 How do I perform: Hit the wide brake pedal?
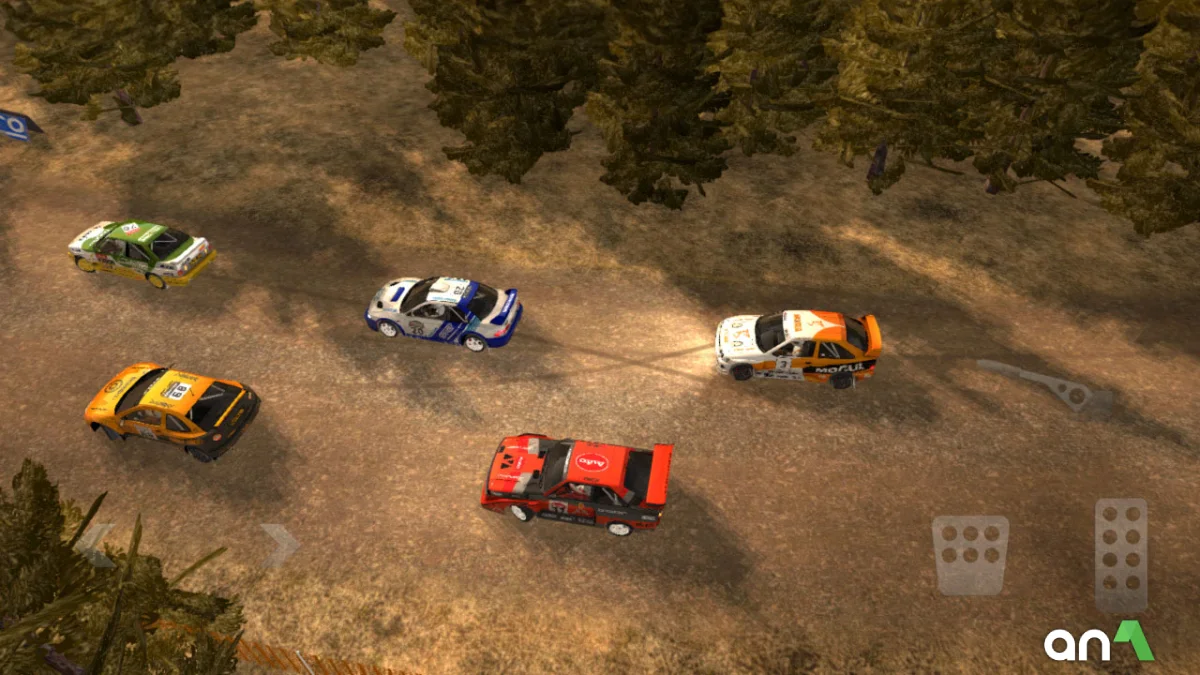970,555
